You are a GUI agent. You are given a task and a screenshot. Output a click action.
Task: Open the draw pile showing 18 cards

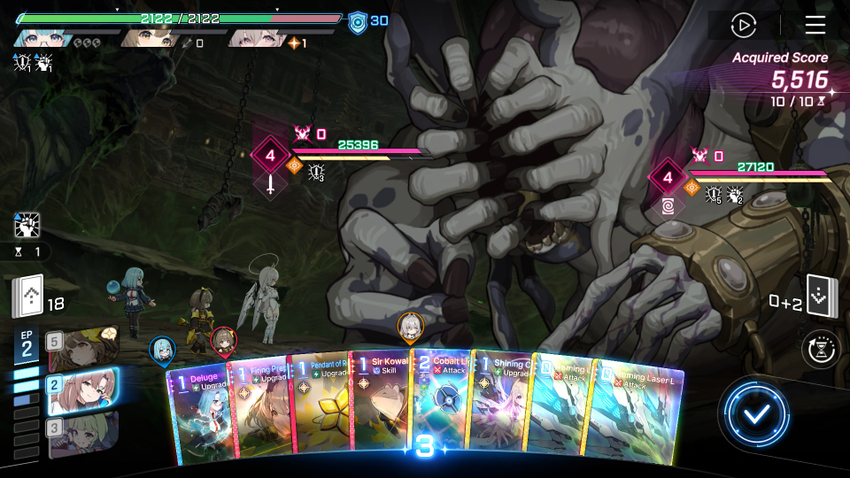[x=28, y=296]
